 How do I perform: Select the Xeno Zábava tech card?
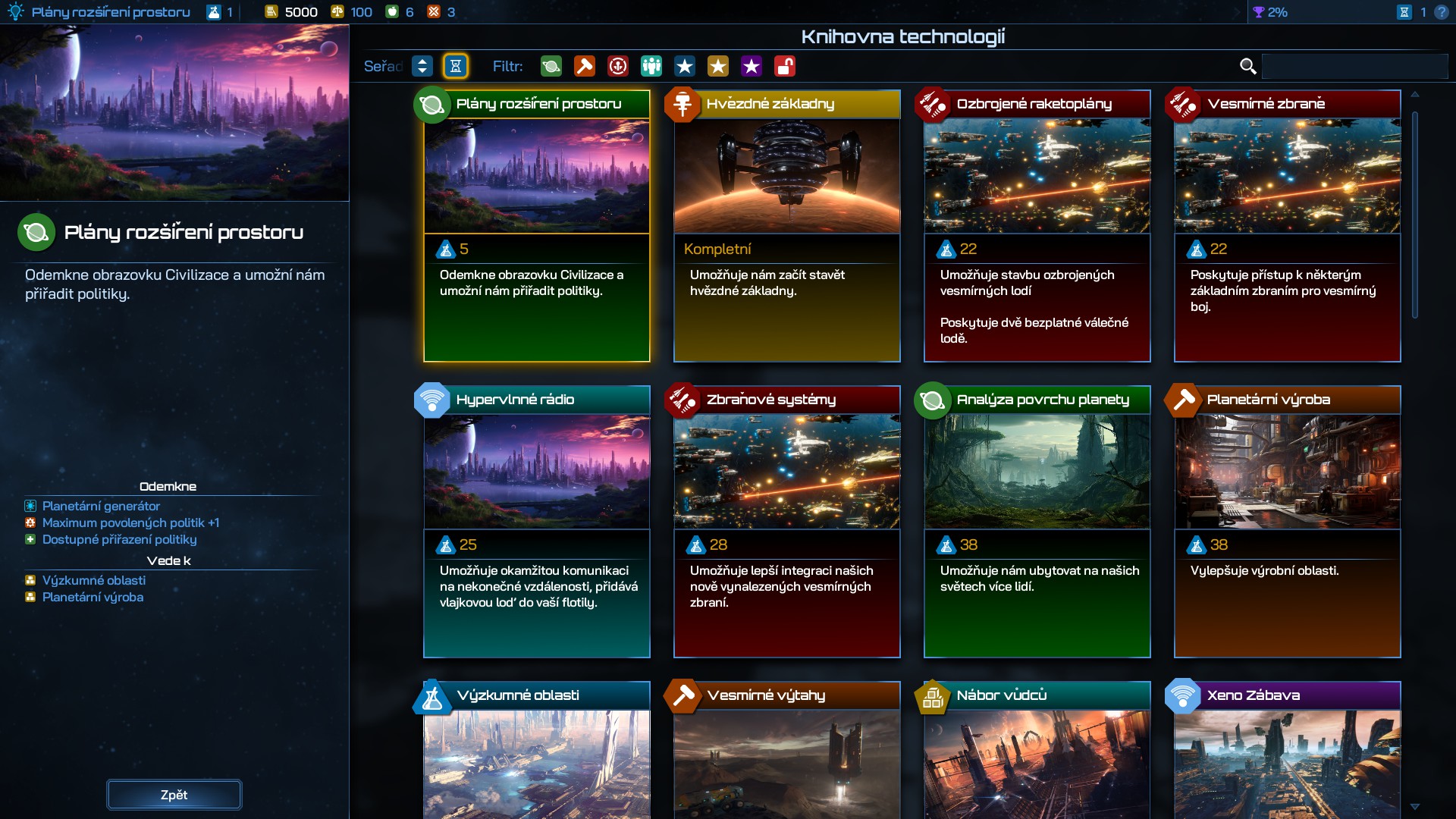(1287, 751)
